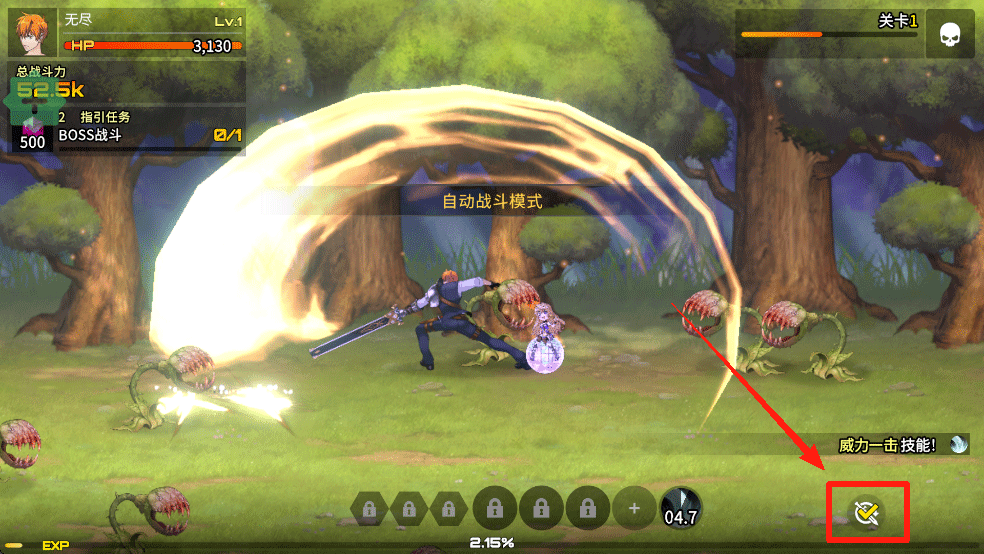This screenshot has height=554, width=984.
Task: Activate the skill showing the 04.7 cooldown
Action: click(681, 508)
